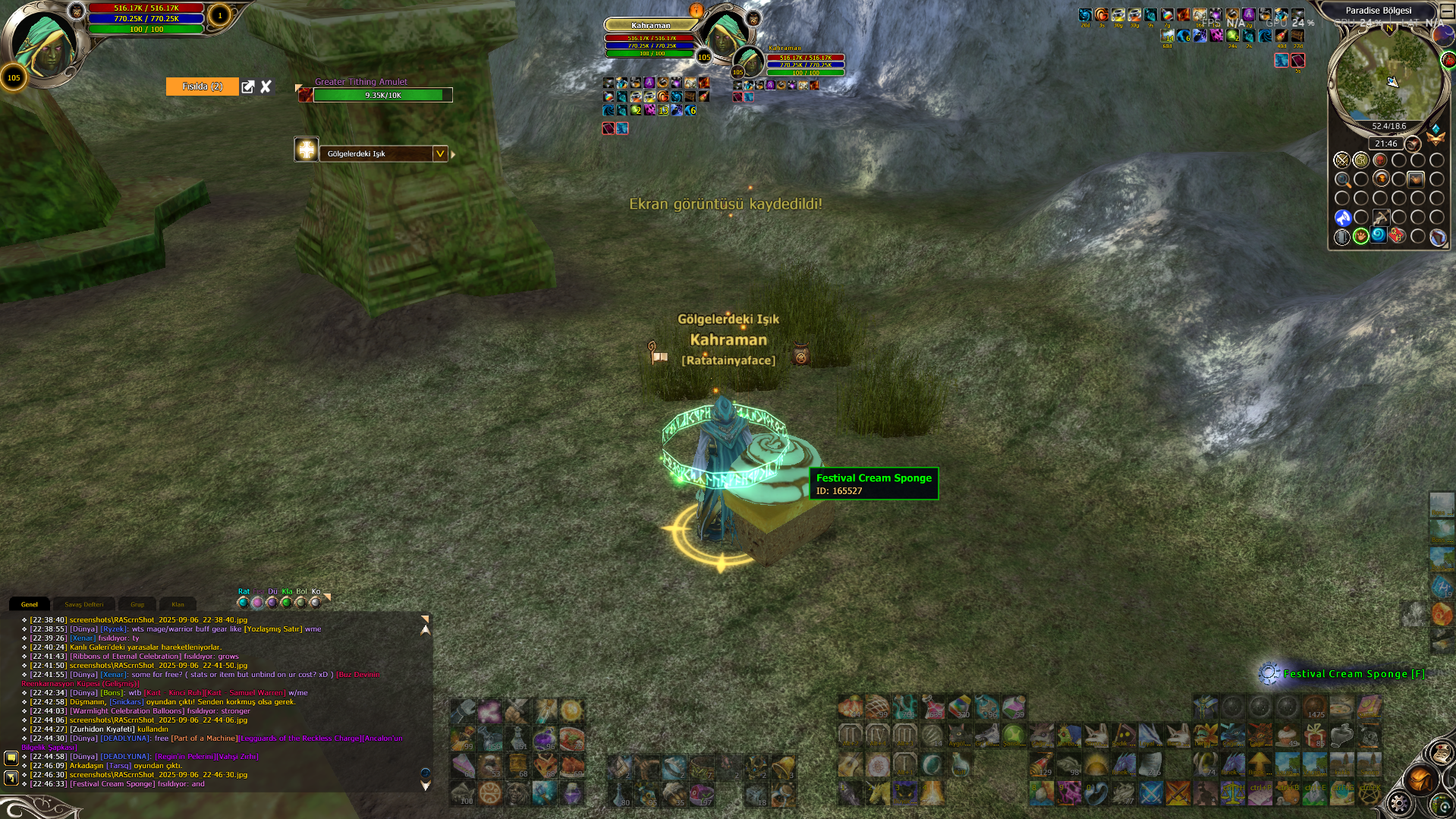The image size is (1456, 819).
Task: Click the blue megaphone minimap button
Action: pyautogui.click(x=1342, y=219)
